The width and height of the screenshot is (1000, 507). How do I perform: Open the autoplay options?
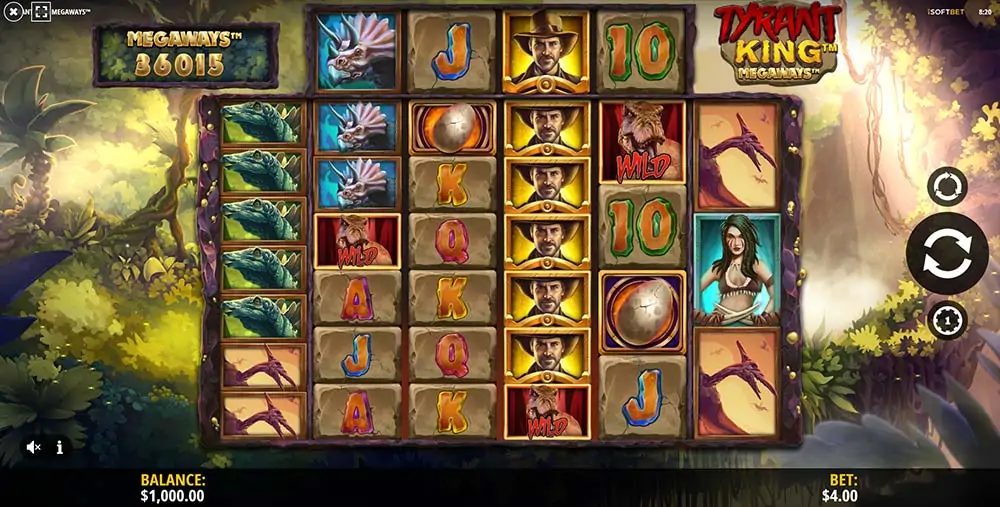[946, 187]
